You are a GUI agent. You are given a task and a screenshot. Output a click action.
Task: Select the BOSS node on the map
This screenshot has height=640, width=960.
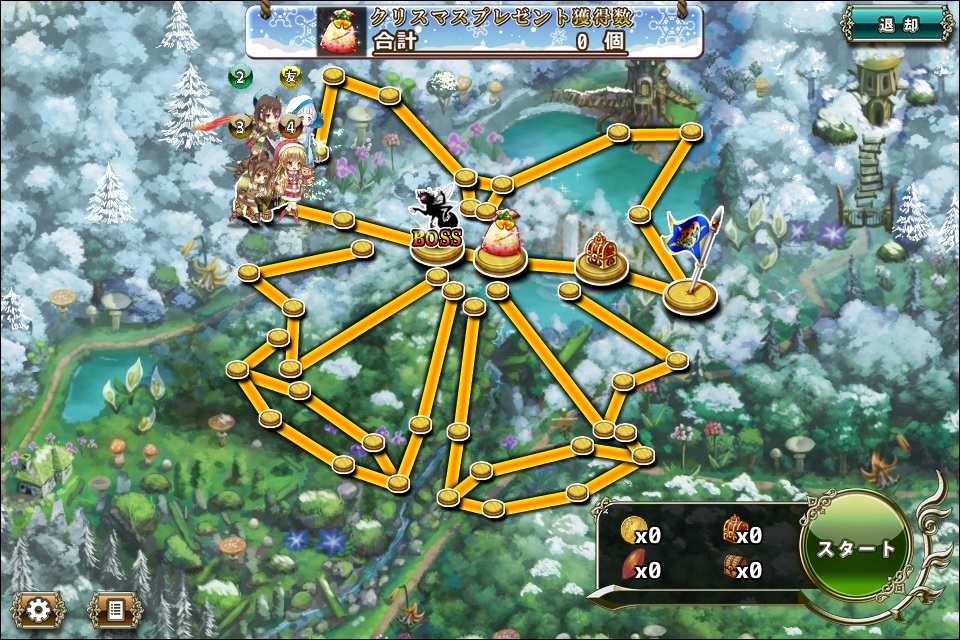pos(437,238)
